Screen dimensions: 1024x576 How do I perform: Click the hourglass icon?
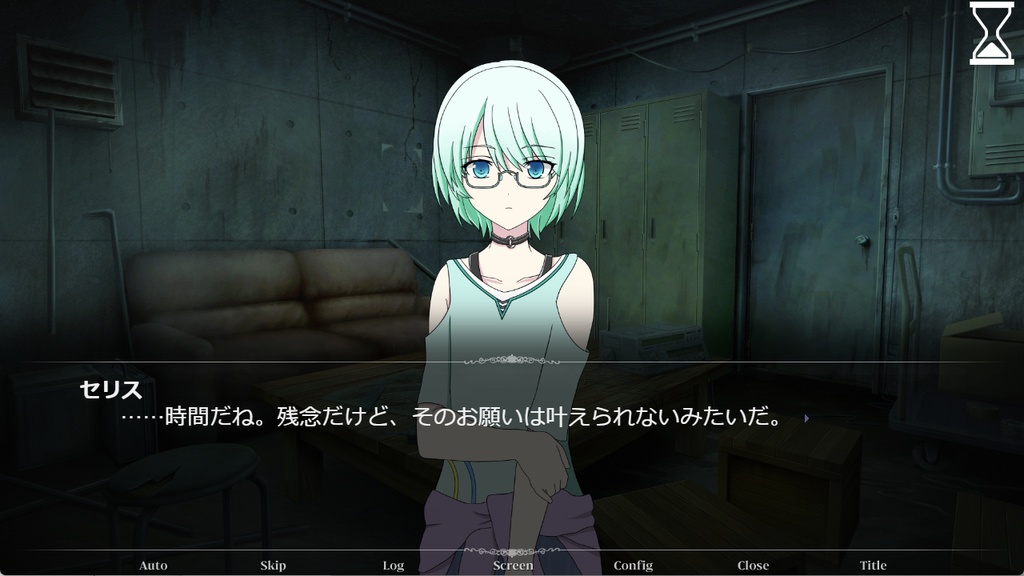(991, 32)
